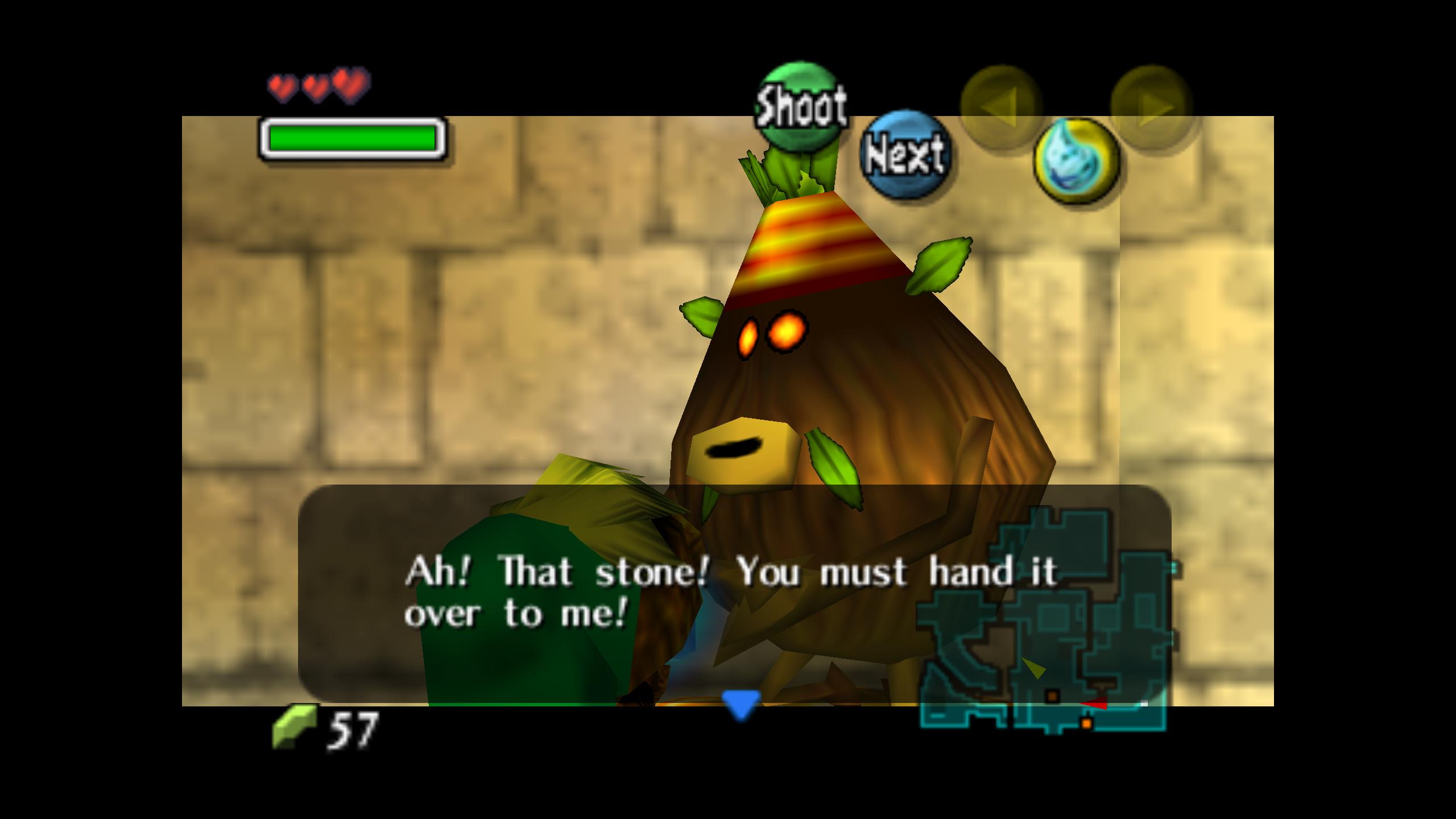Click the green Shoot action button
Image resolution: width=1456 pixels, height=819 pixels.
point(801,106)
